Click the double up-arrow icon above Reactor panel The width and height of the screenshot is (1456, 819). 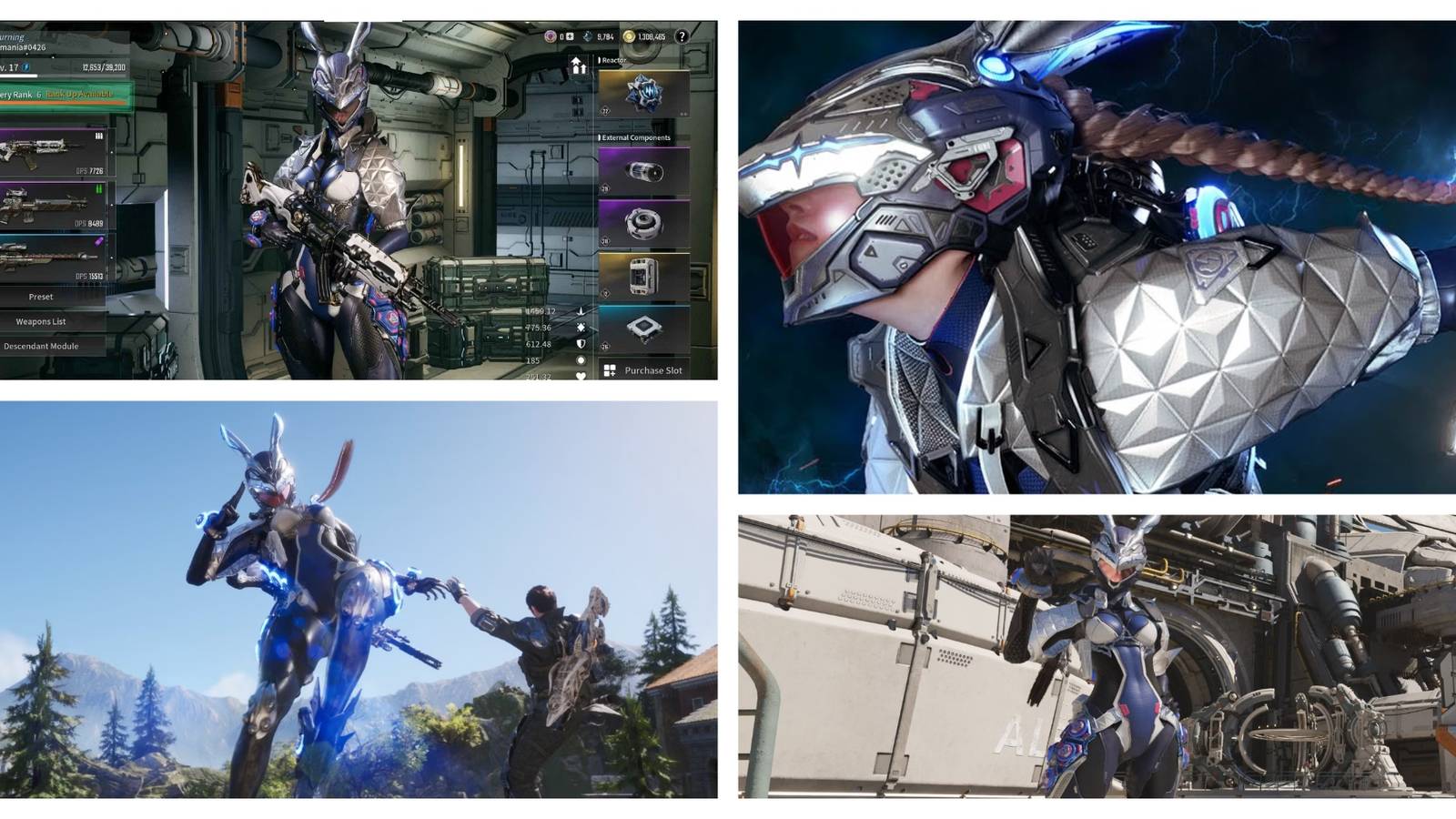[579, 66]
